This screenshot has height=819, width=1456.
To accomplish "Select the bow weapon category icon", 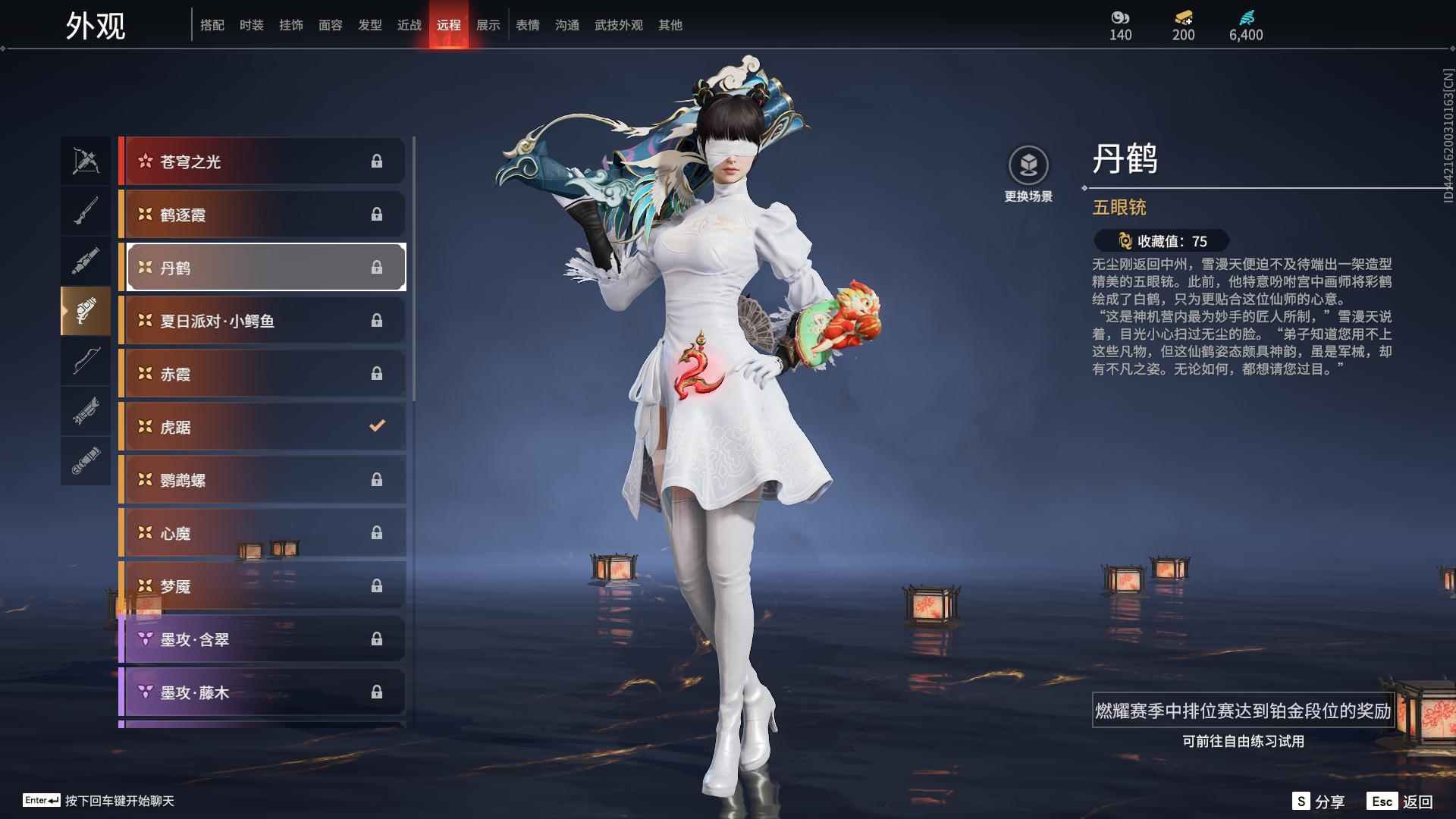I will (x=86, y=362).
